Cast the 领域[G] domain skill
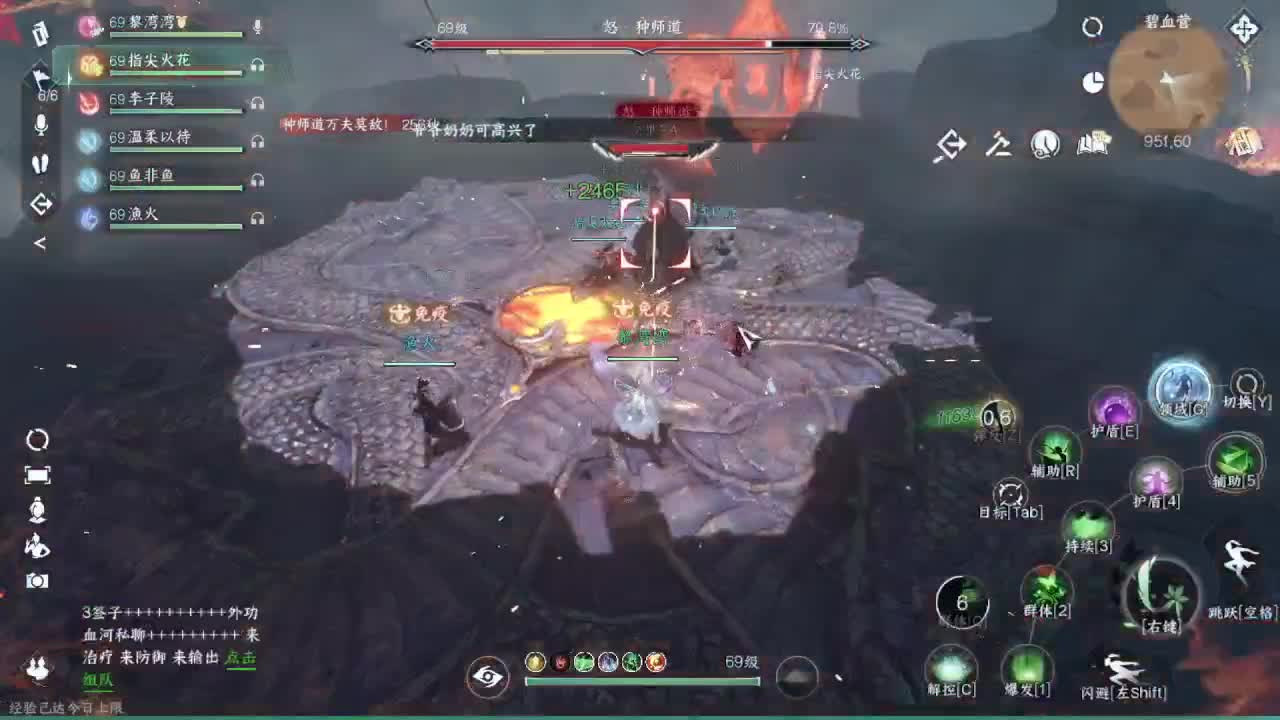 (x=1182, y=390)
